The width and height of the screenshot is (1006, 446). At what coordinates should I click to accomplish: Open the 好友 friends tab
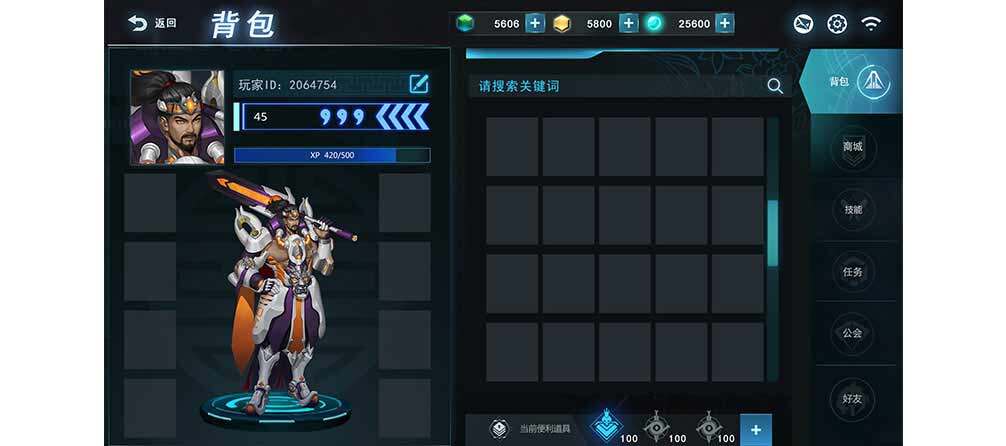tap(853, 399)
